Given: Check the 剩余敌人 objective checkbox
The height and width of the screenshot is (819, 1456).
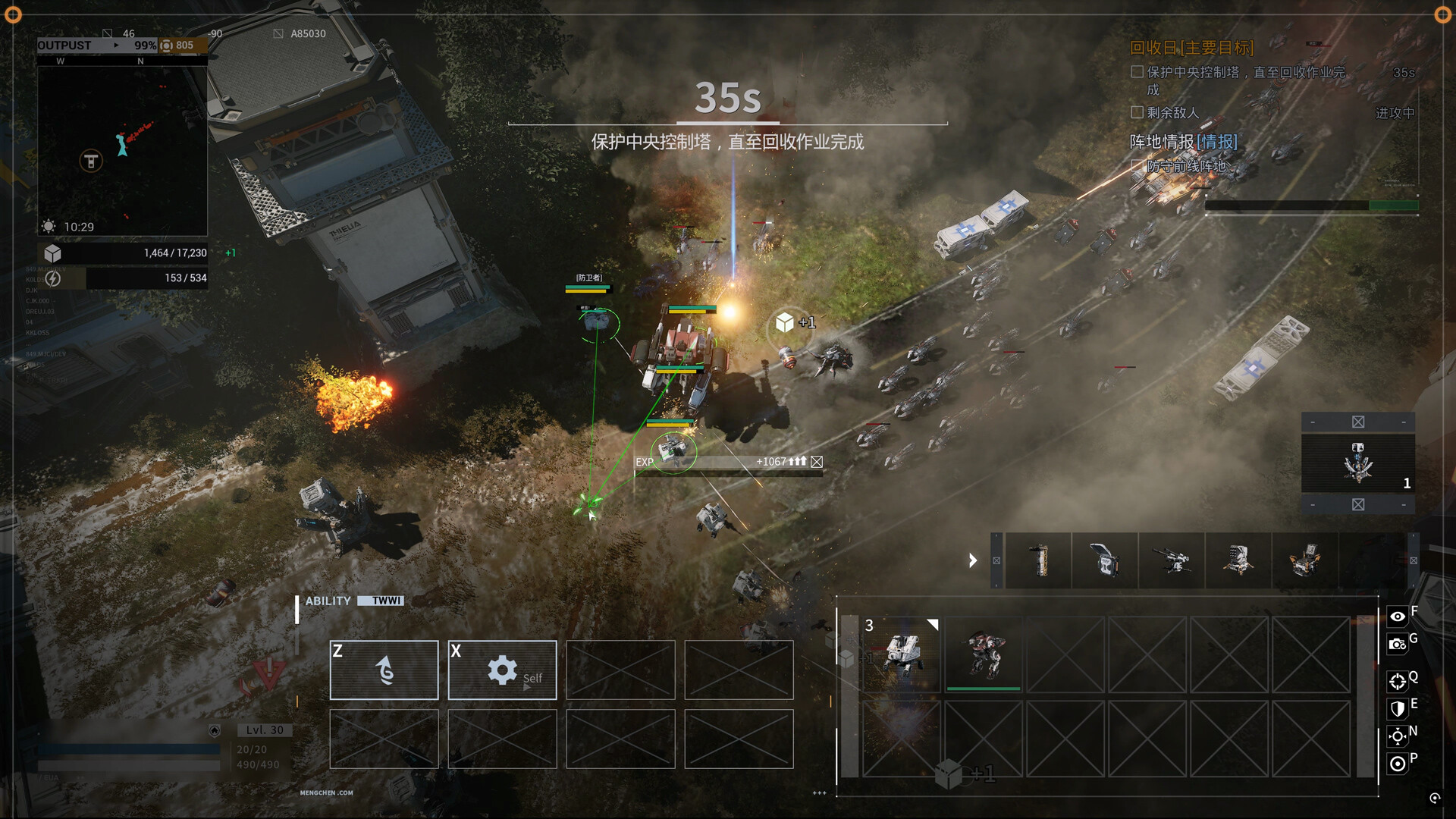Looking at the screenshot, I should pos(1136,112).
